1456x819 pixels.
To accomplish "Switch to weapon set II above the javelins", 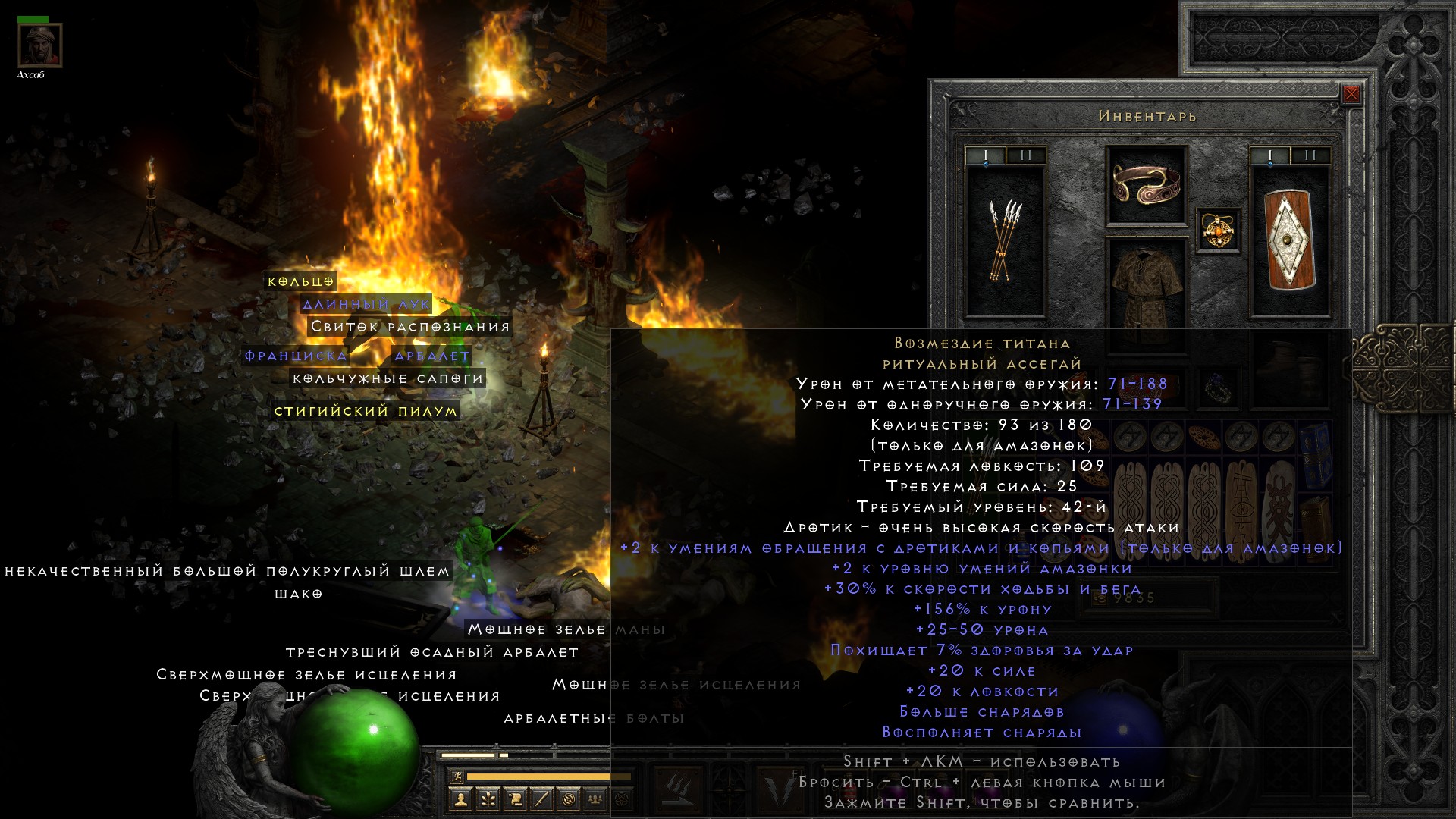I will coord(1026,155).
